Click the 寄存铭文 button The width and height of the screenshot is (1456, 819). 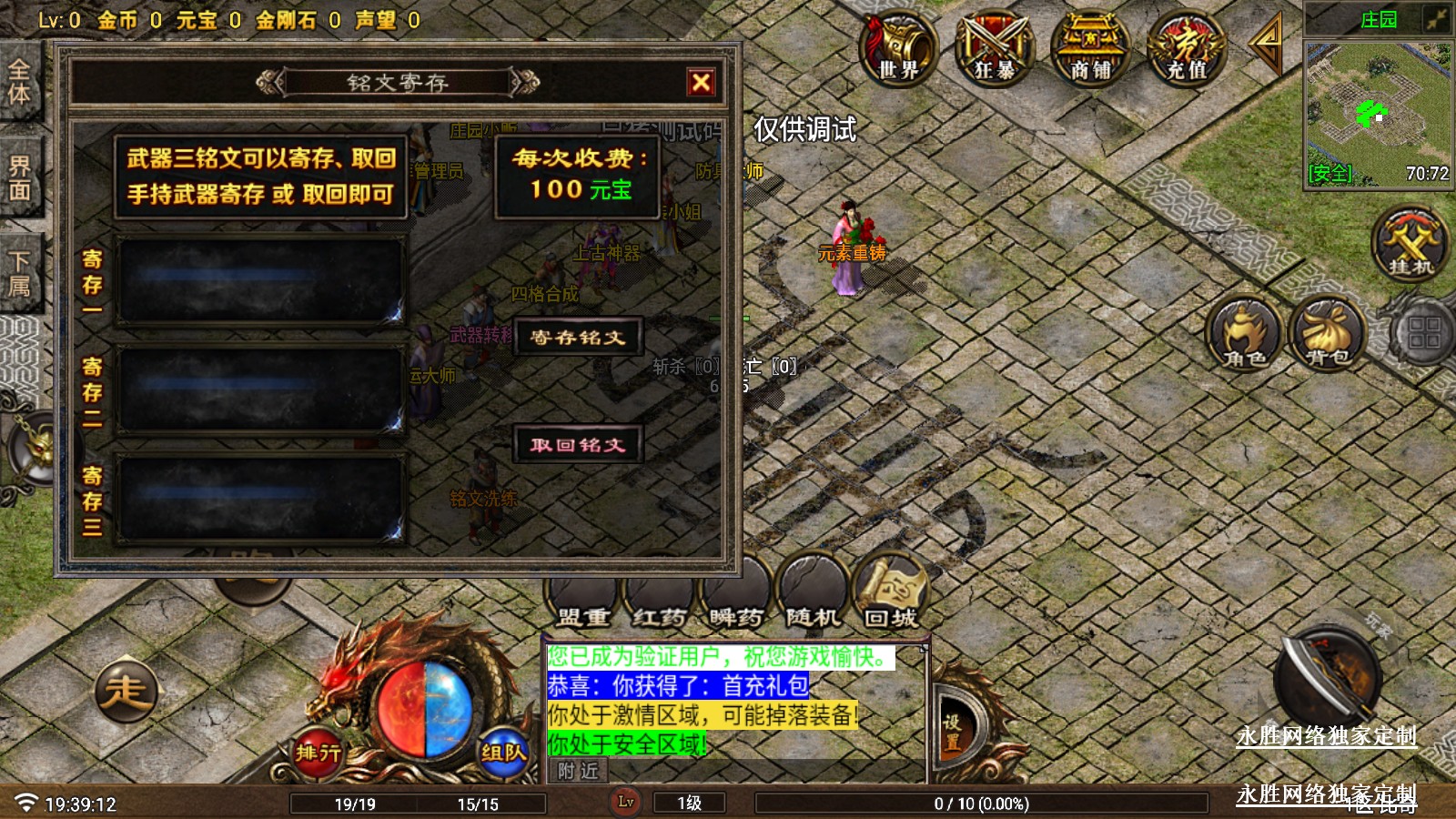(578, 338)
